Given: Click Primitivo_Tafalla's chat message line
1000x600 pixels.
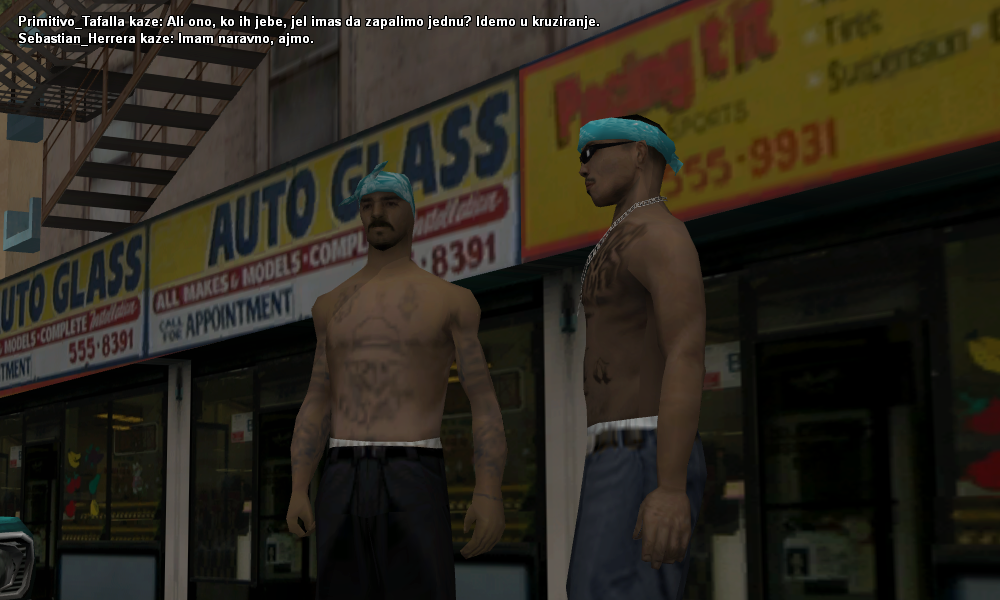Looking at the screenshot, I should click(x=309, y=21).
